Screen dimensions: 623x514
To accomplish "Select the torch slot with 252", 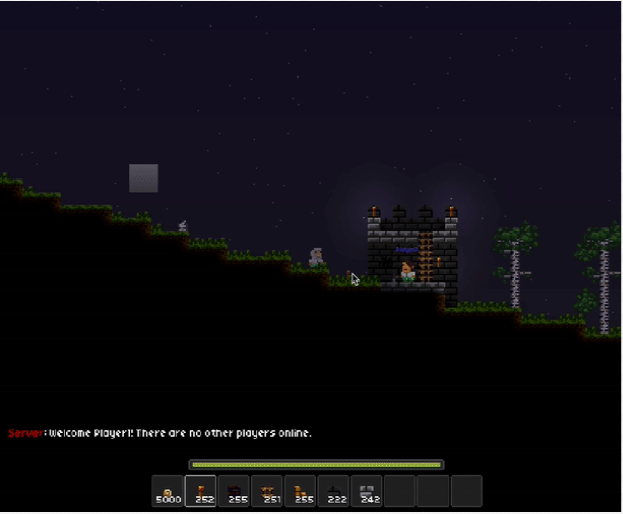I will click(201, 491).
